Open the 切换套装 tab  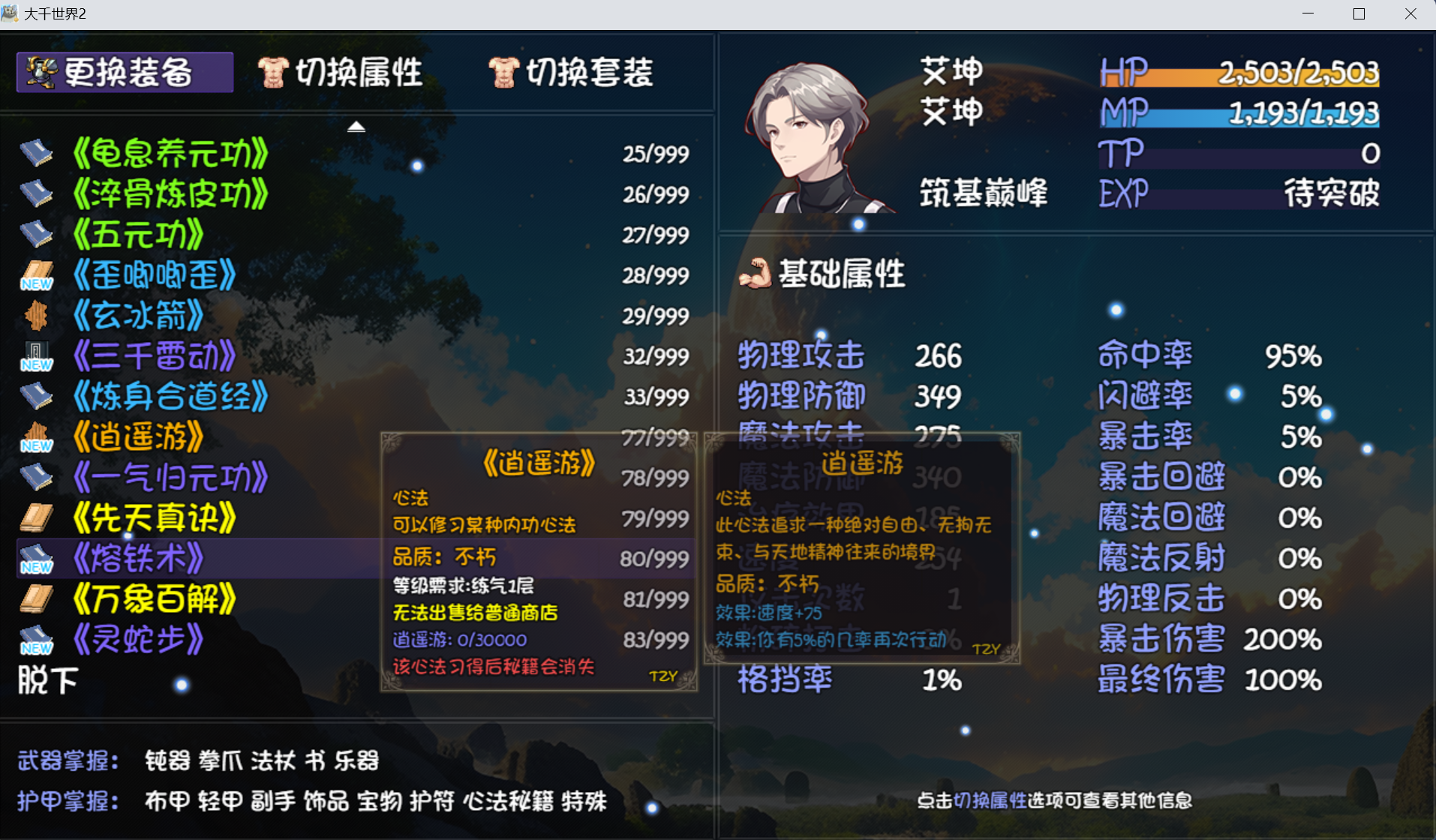coord(590,71)
